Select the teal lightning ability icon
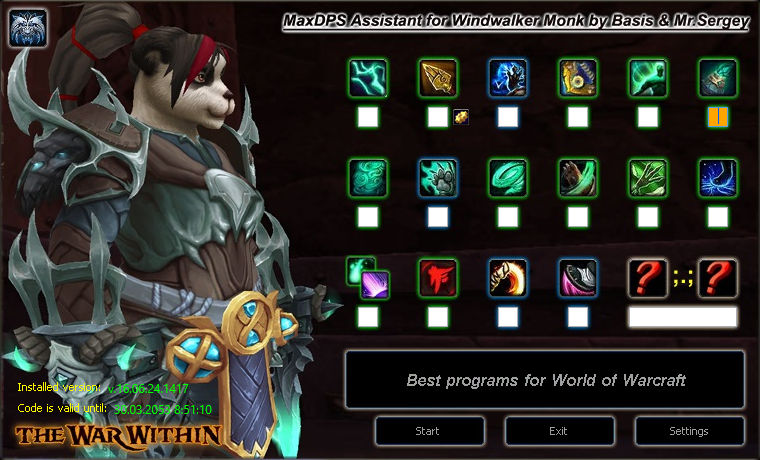This screenshot has height=460, width=760. tap(367, 78)
